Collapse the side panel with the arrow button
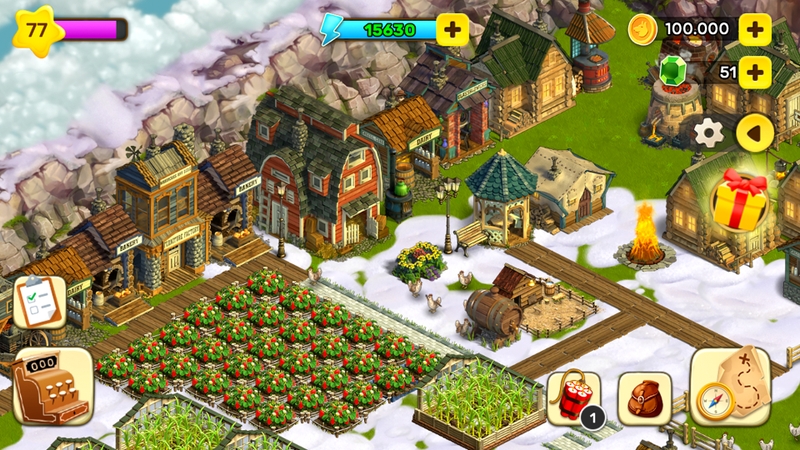The image size is (800, 450). tap(754, 132)
